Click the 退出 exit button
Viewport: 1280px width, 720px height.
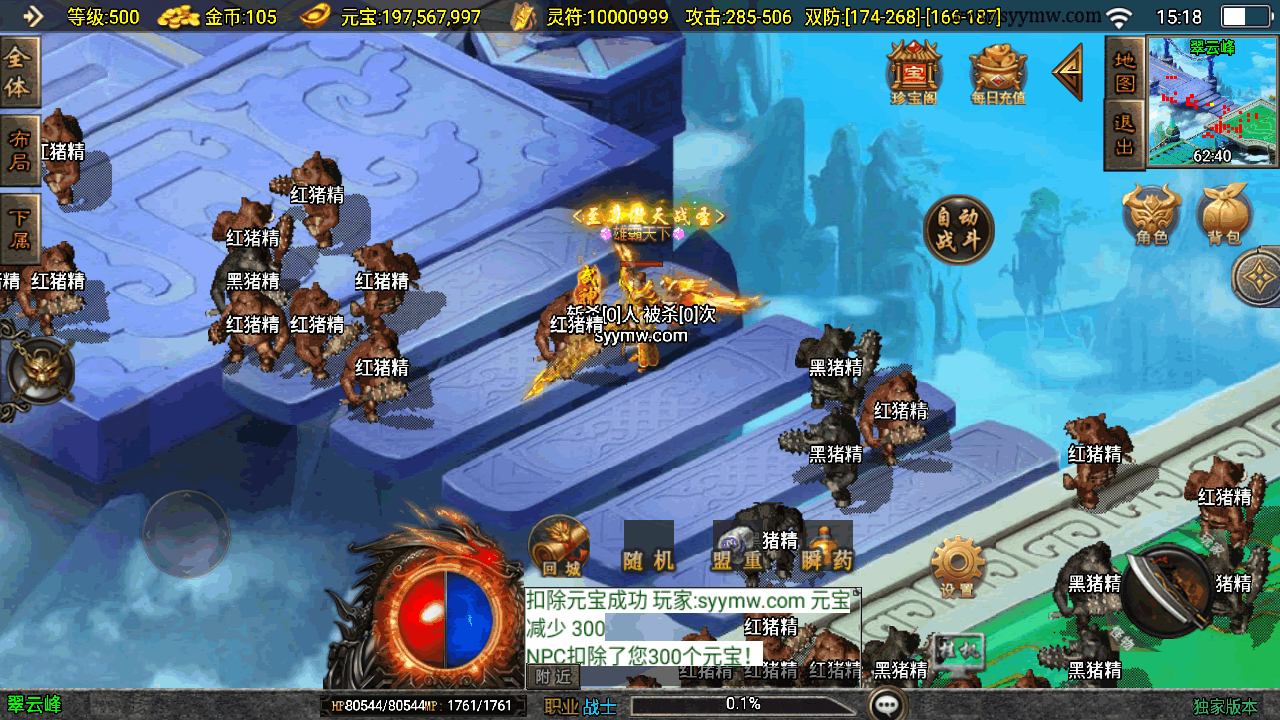[x=1125, y=135]
